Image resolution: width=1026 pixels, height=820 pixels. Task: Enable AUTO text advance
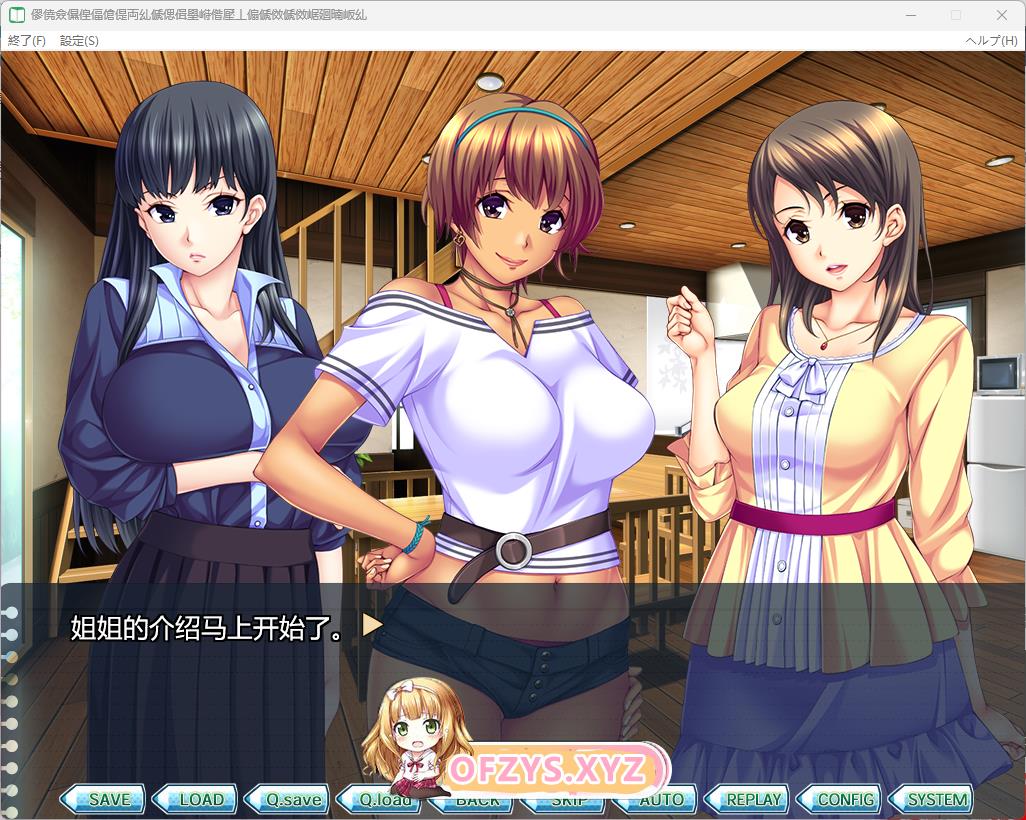[x=660, y=800]
